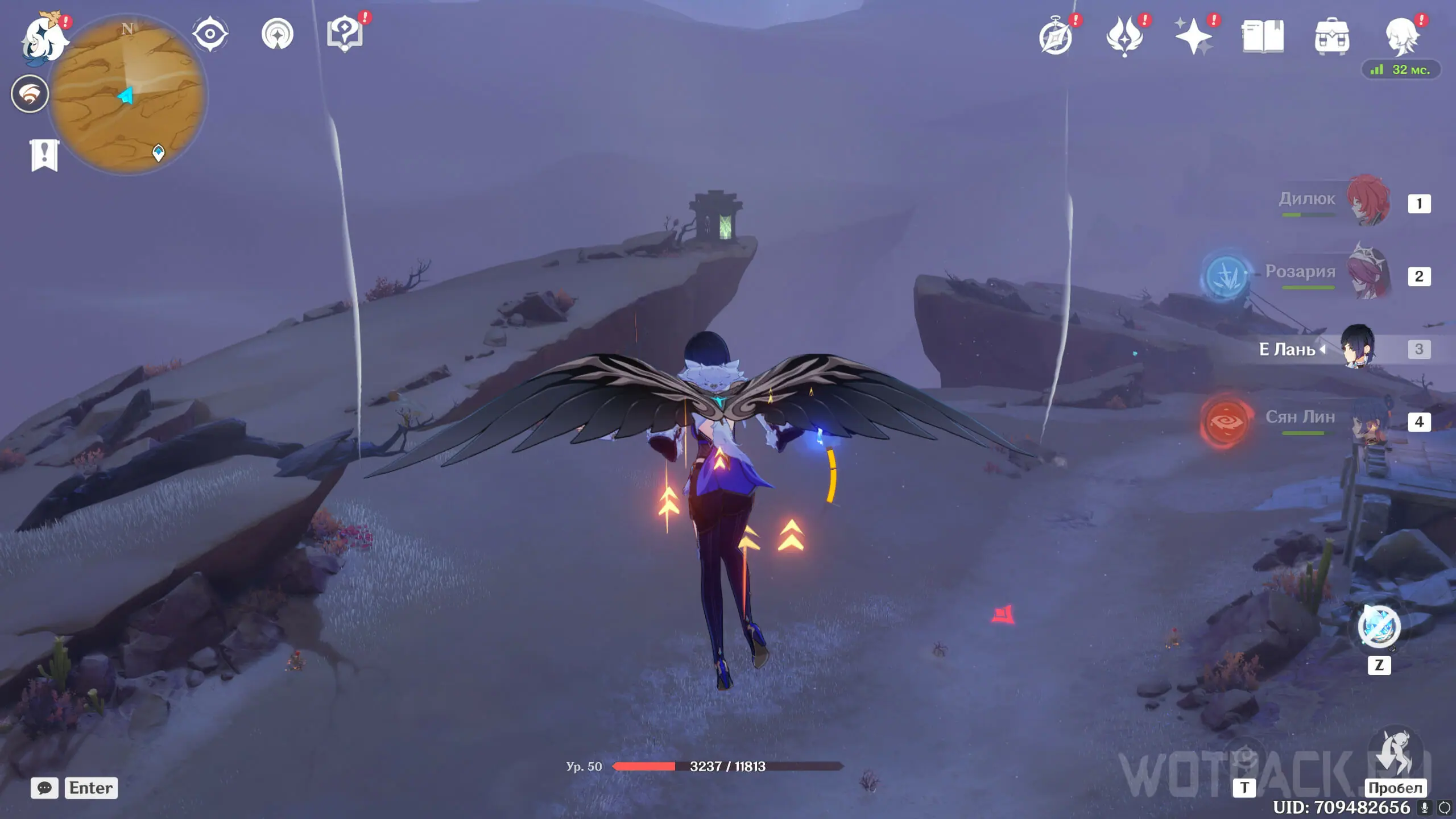Open the character profile head icon

1401,36
